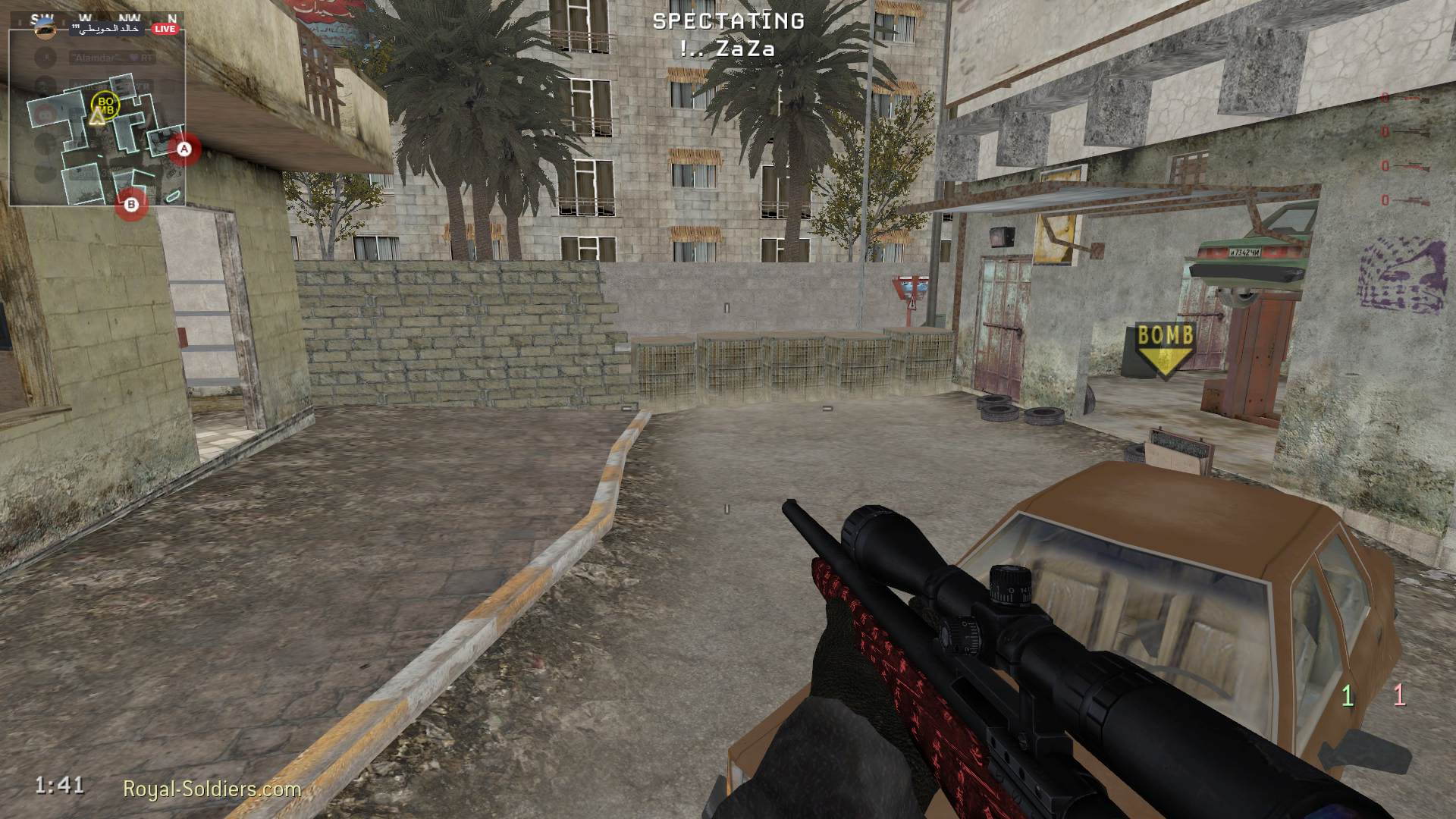The height and width of the screenshot is (819, 1456).
Task: Click the player avatar above the minimap
Action: [x=44, y=29]
